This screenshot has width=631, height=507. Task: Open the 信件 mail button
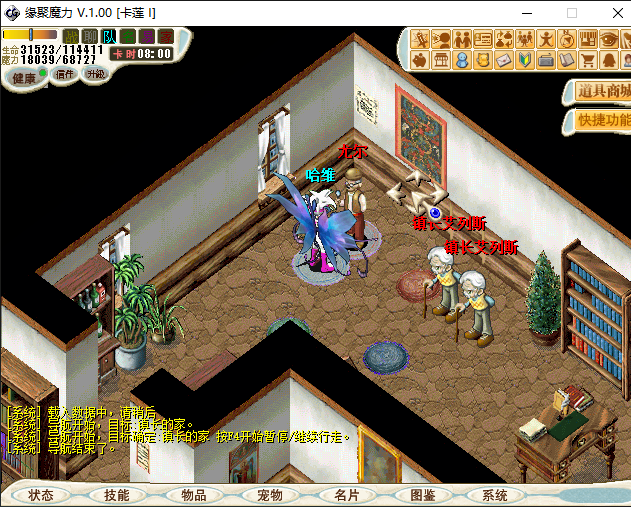tap(64, 74)
